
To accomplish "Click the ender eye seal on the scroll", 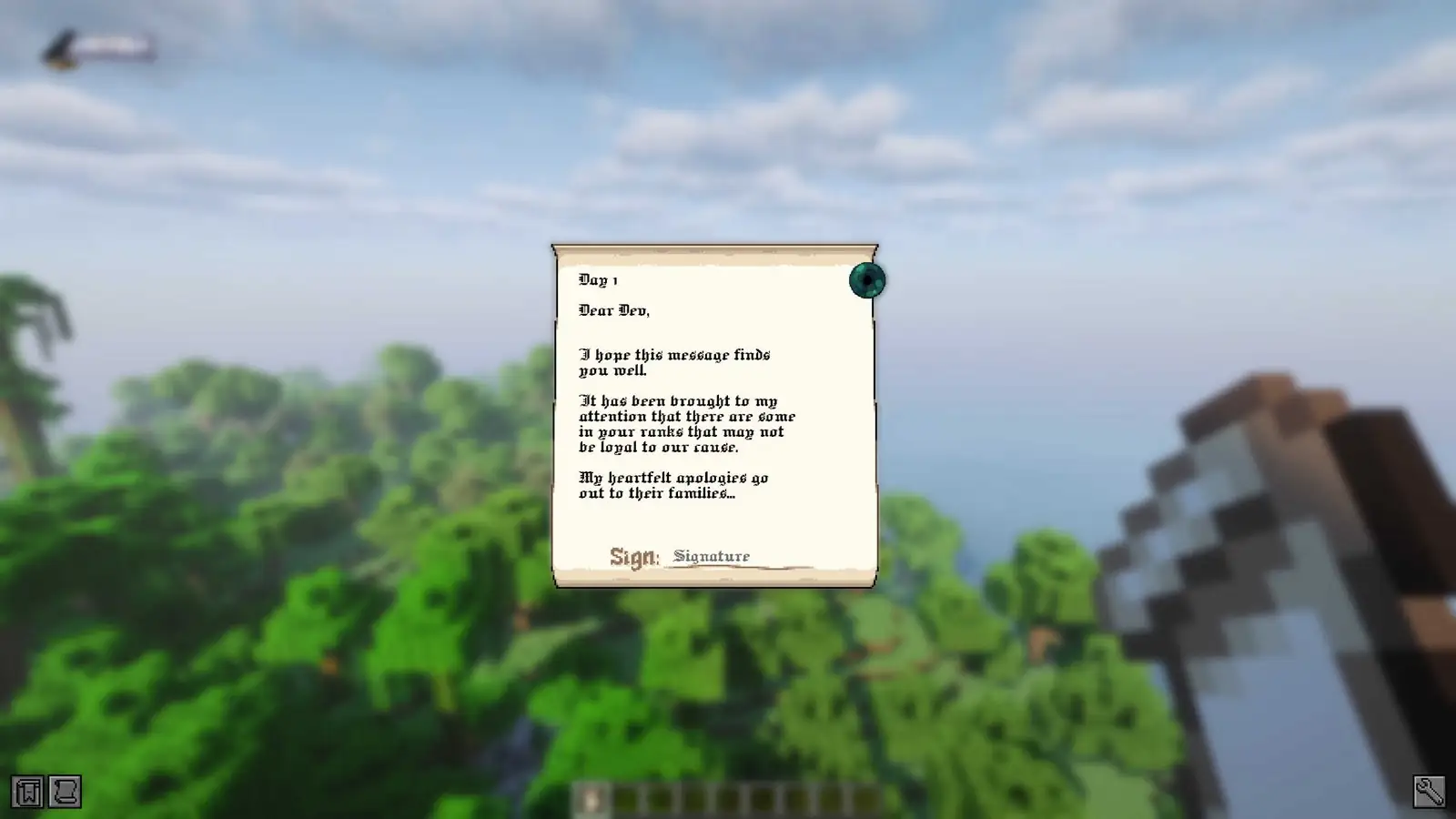I will tap(866, 280).
